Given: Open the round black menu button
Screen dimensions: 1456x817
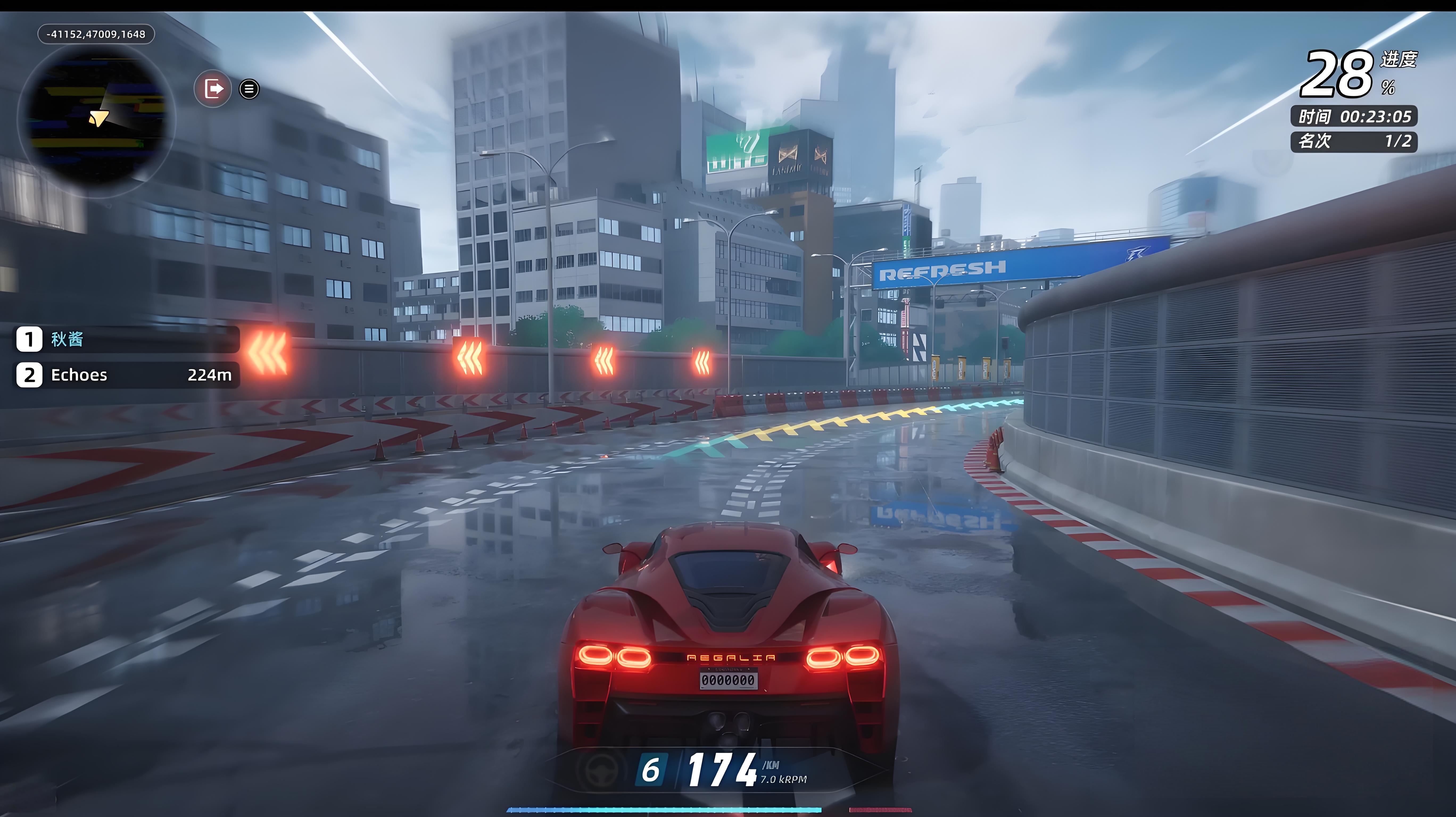Looking at the screenshot, I should (x=249, y=89).
